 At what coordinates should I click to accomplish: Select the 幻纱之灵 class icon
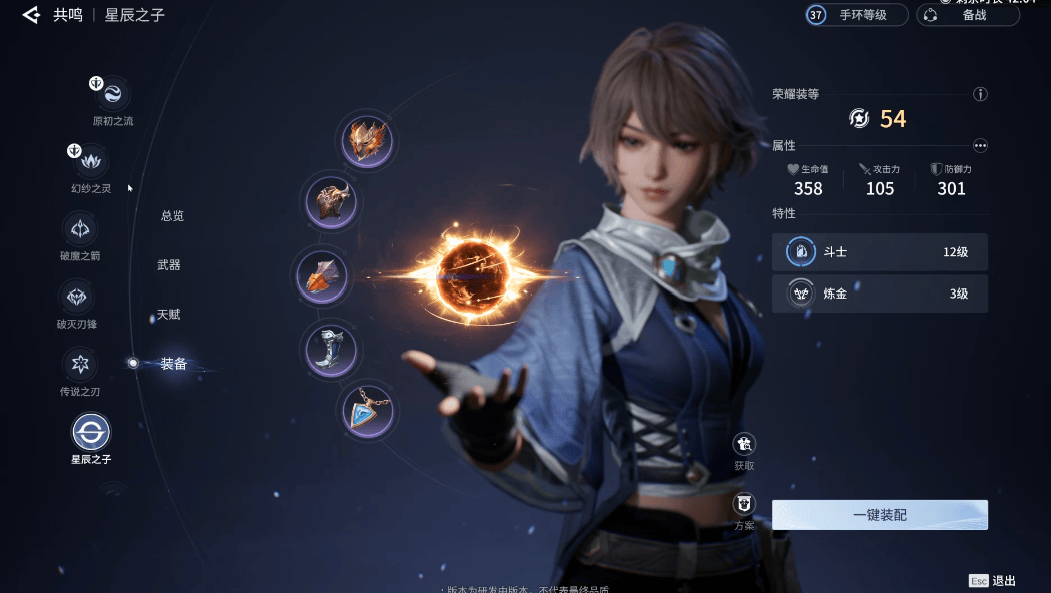coord(92,160)
